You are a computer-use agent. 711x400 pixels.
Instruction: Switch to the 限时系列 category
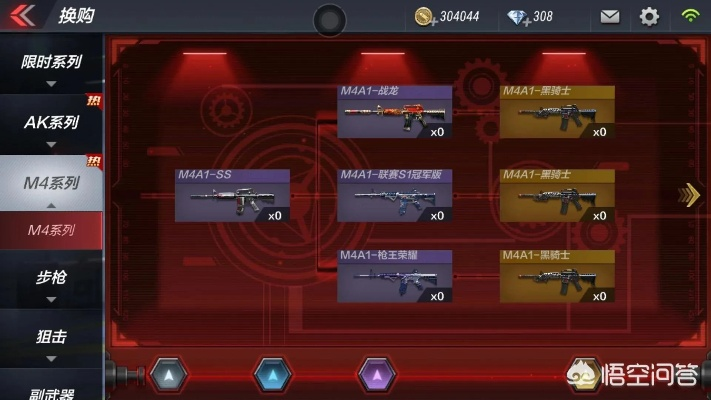click(x=51, y=63)
